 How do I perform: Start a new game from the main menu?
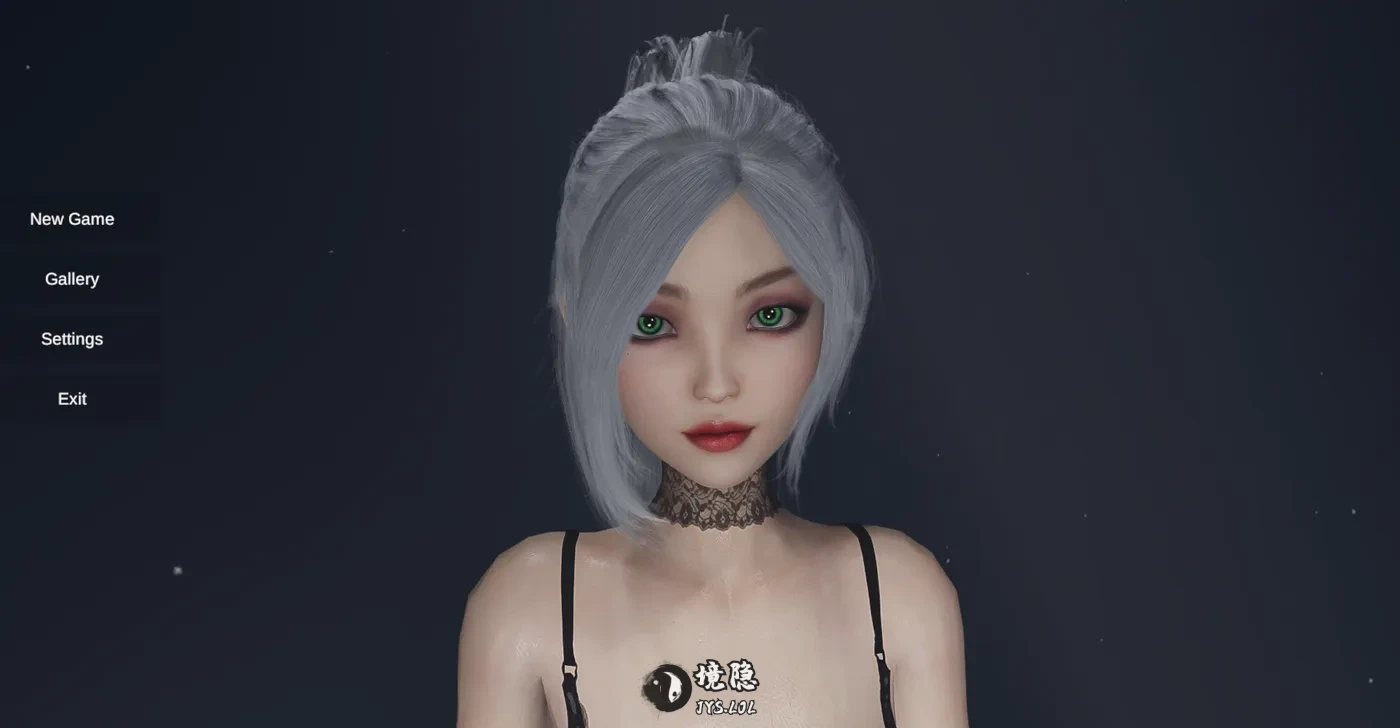(72, 218)
